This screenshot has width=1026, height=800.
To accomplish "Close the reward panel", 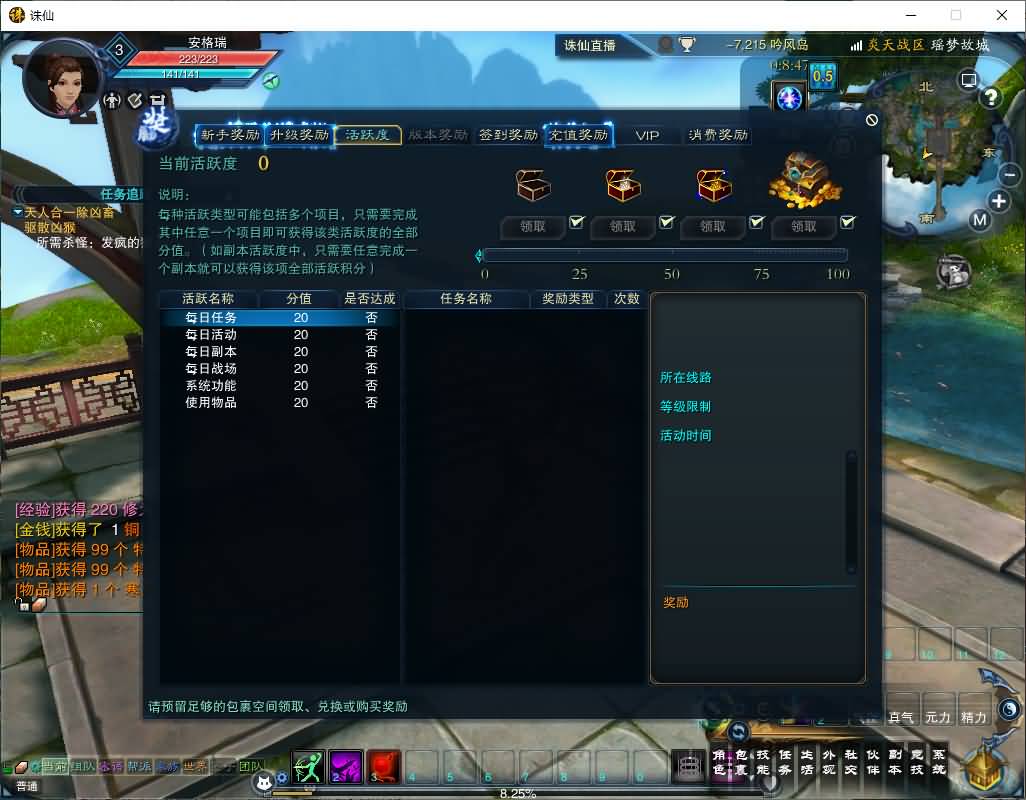I will (871, 120).
